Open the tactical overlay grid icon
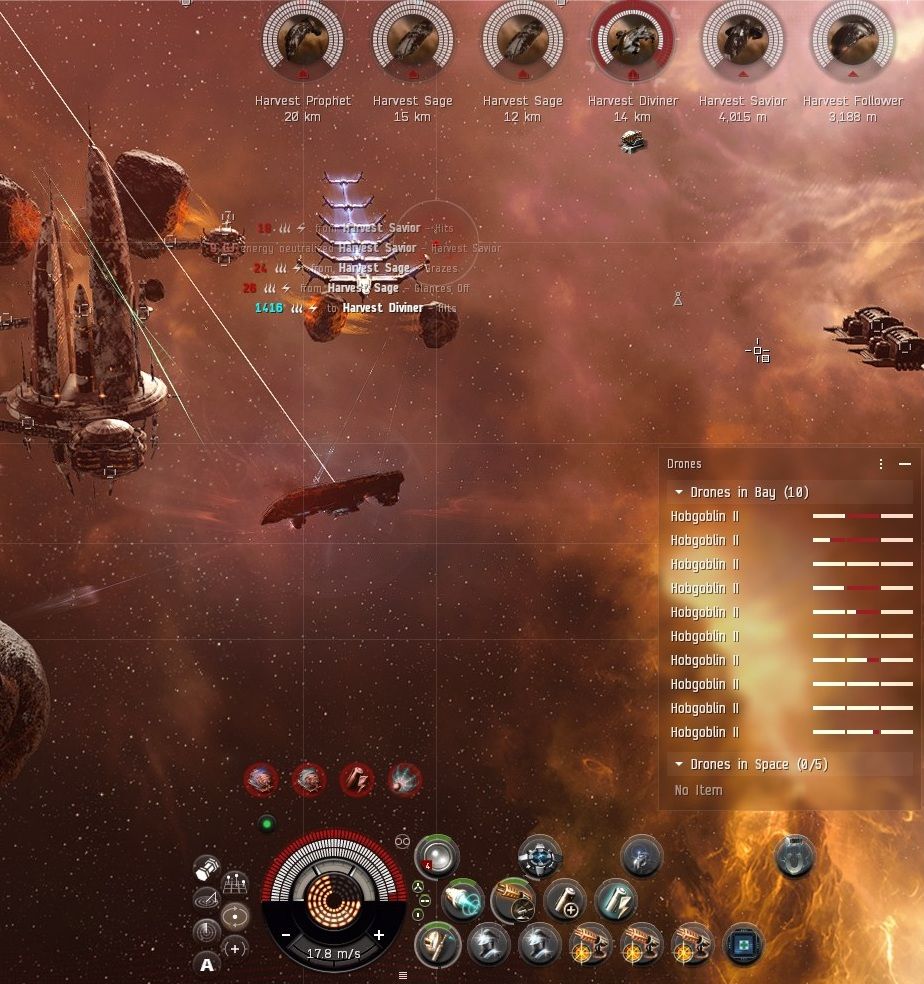924x984 pixels. (235, 884)
